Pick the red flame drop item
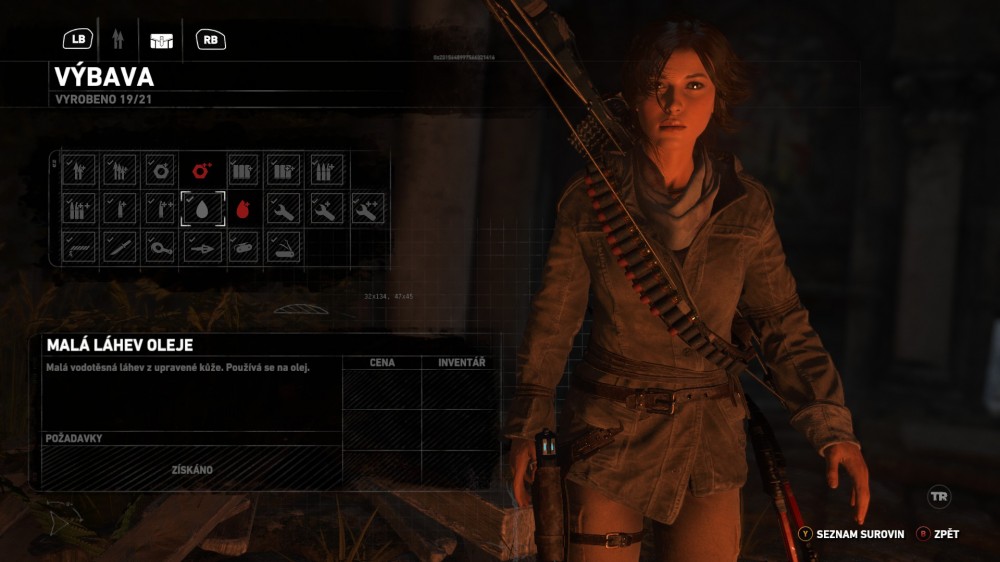The image size is (1000, 562). click(244, 208)
